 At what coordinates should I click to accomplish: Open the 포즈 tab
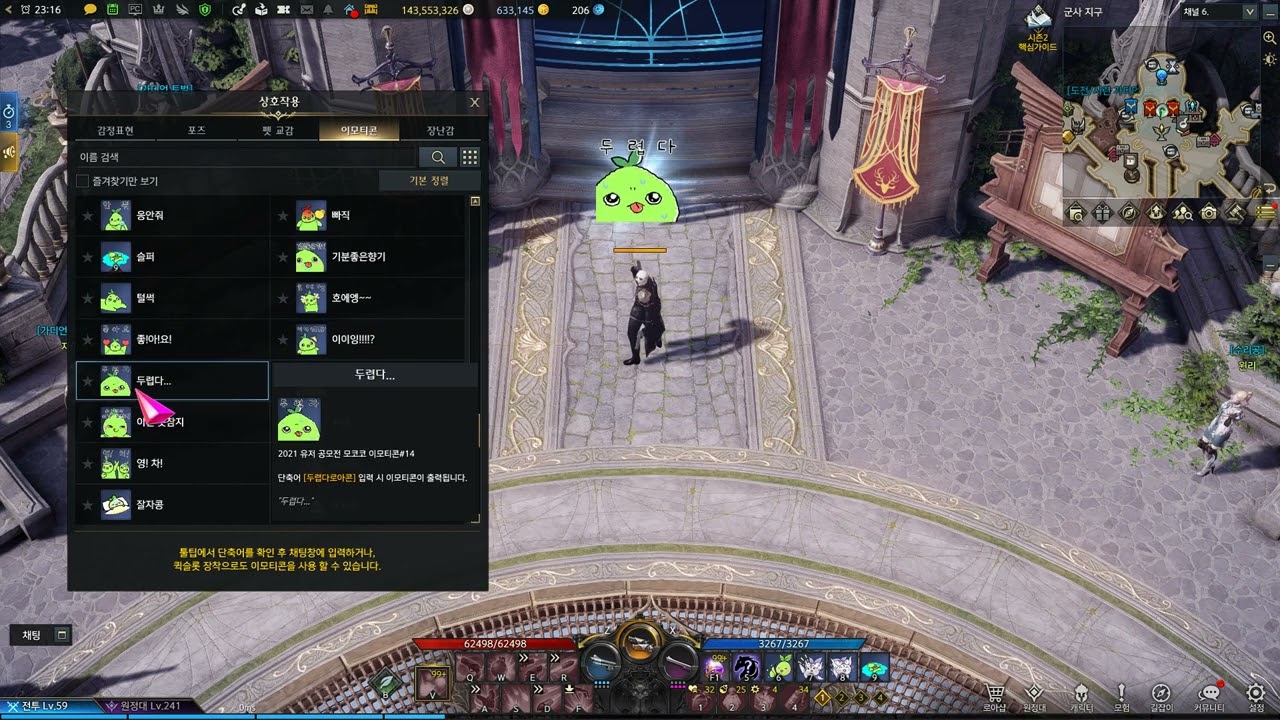(196, 130)
